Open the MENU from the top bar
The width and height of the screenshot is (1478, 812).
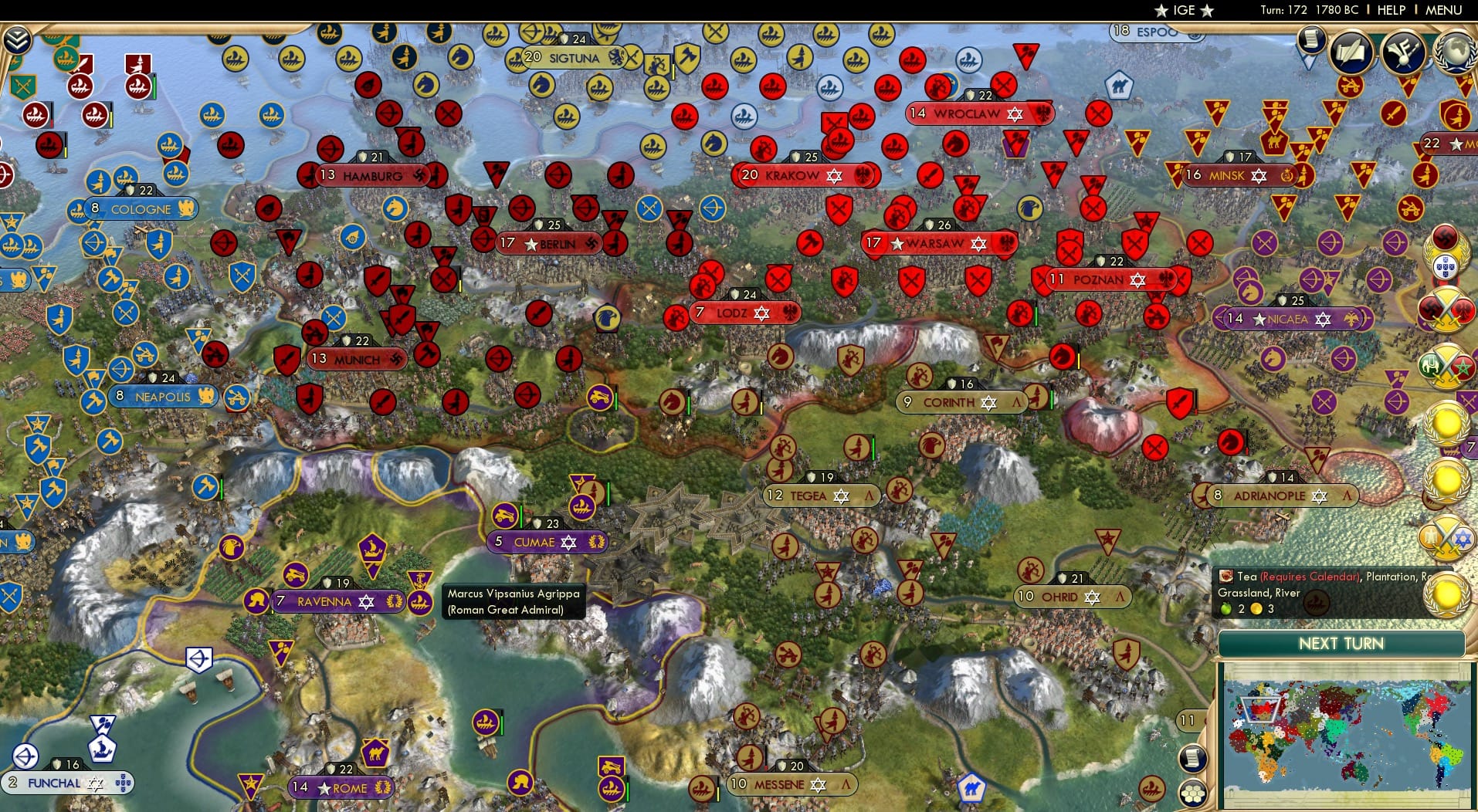click(1443, 10)
